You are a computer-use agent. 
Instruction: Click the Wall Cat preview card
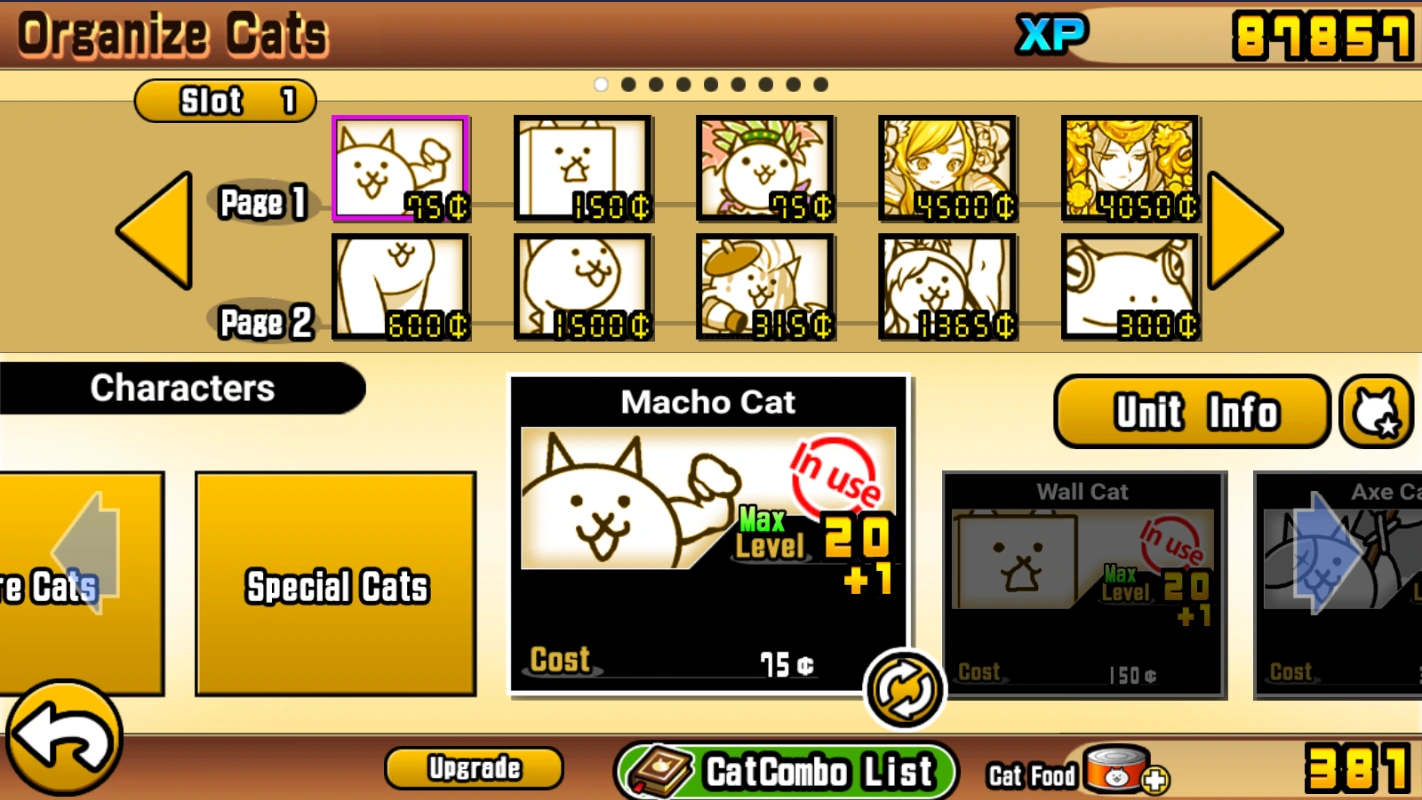(1083, 585)
